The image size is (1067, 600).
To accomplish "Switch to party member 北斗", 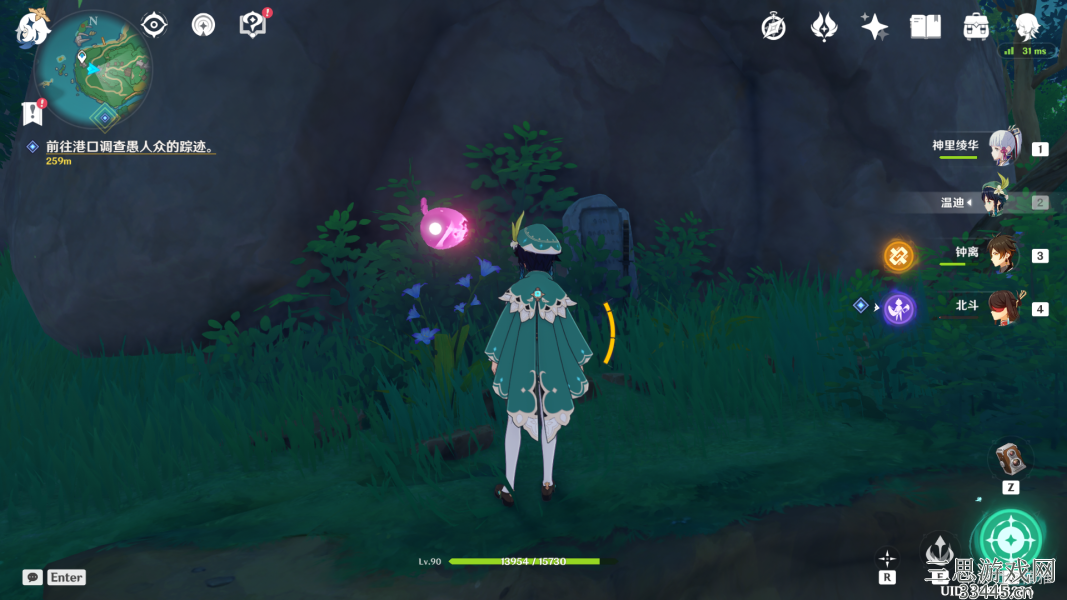I will pos(1003,307).
